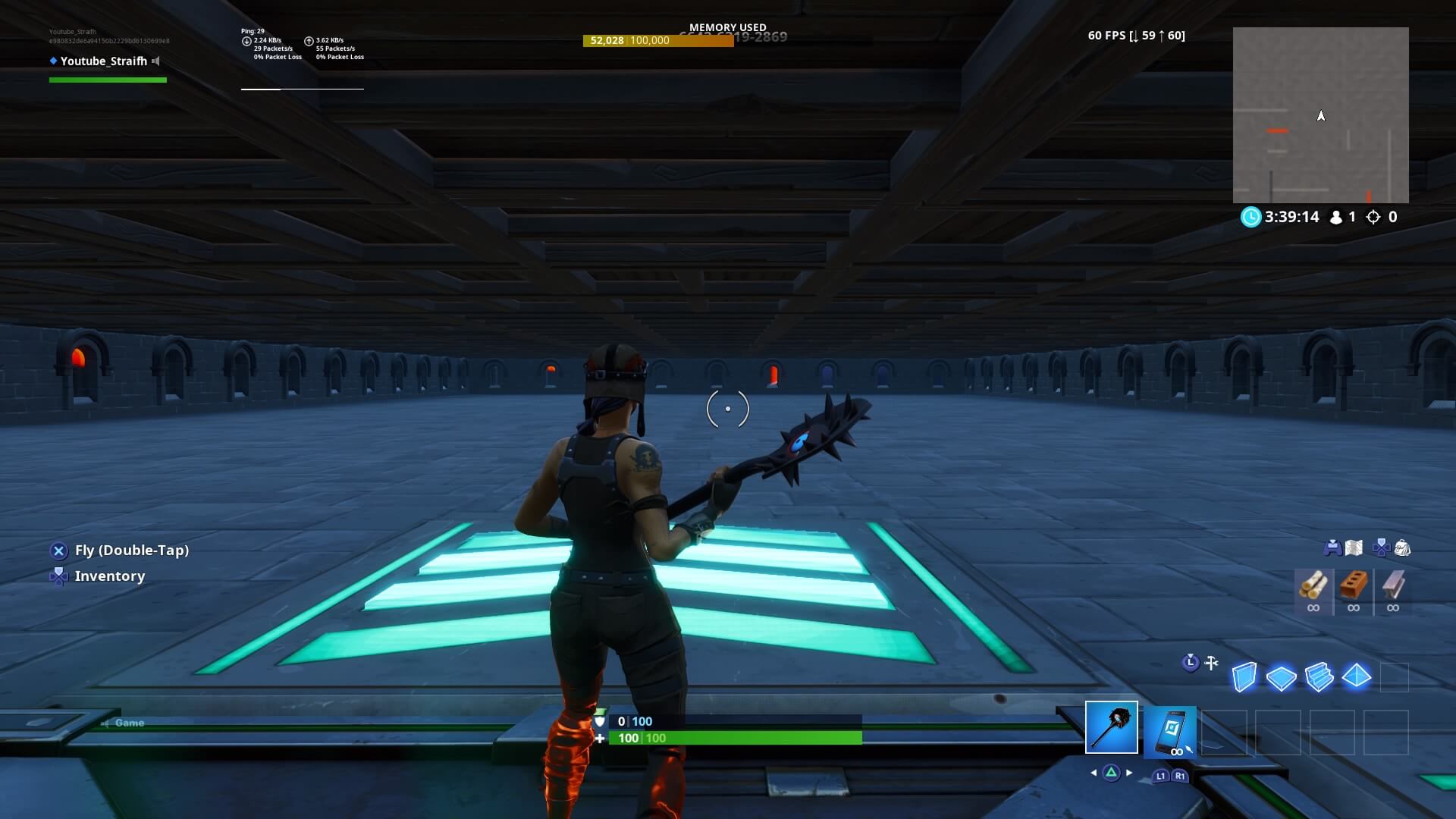This screenshot has height=819, width=1456.
Task: Click the right arrow beside the Triangle prompt
Action: pos(1129,773)
